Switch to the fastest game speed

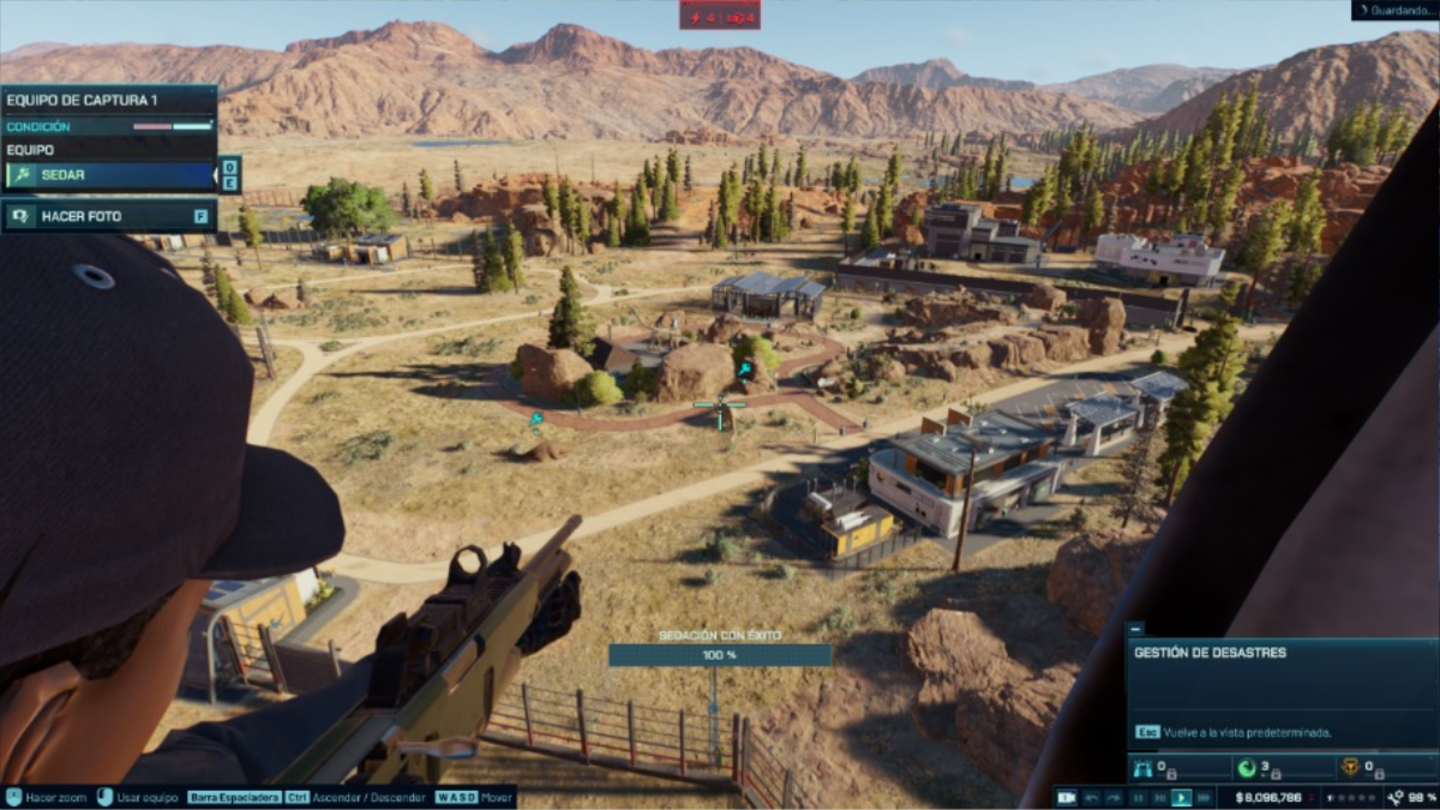tap(1204, 798)
